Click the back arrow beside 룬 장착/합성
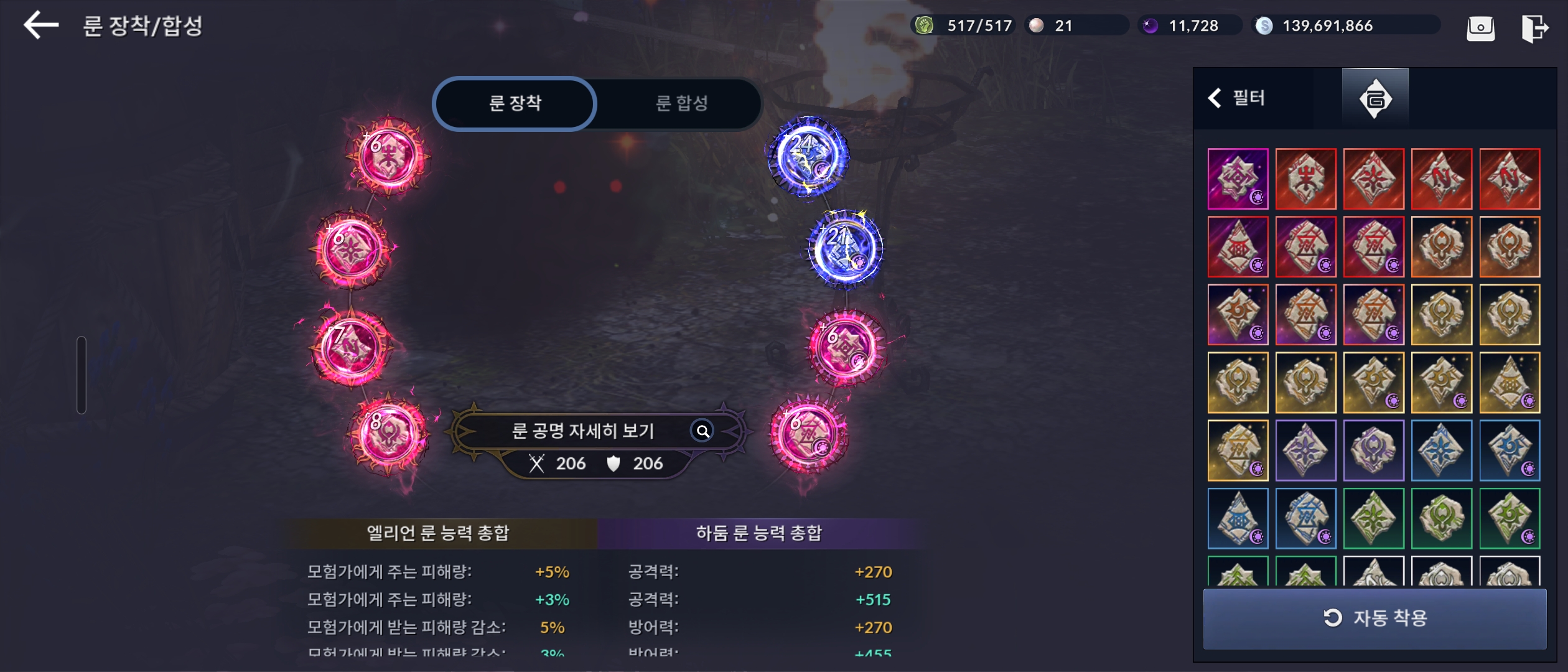Screen dimensions: 1568x672 click(x=41, y=26)
